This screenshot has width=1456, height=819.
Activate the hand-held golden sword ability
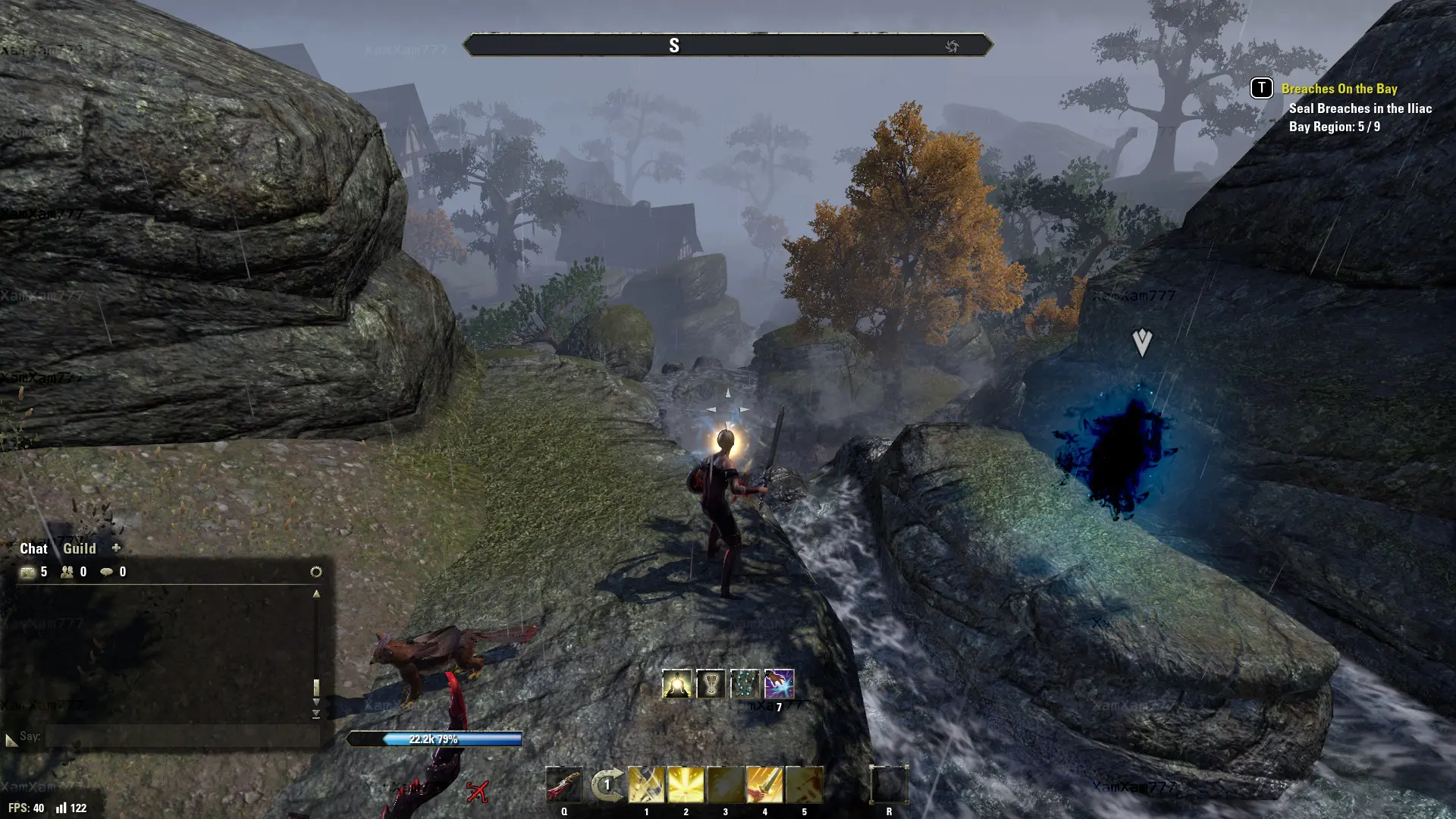(x=764, y=784)
